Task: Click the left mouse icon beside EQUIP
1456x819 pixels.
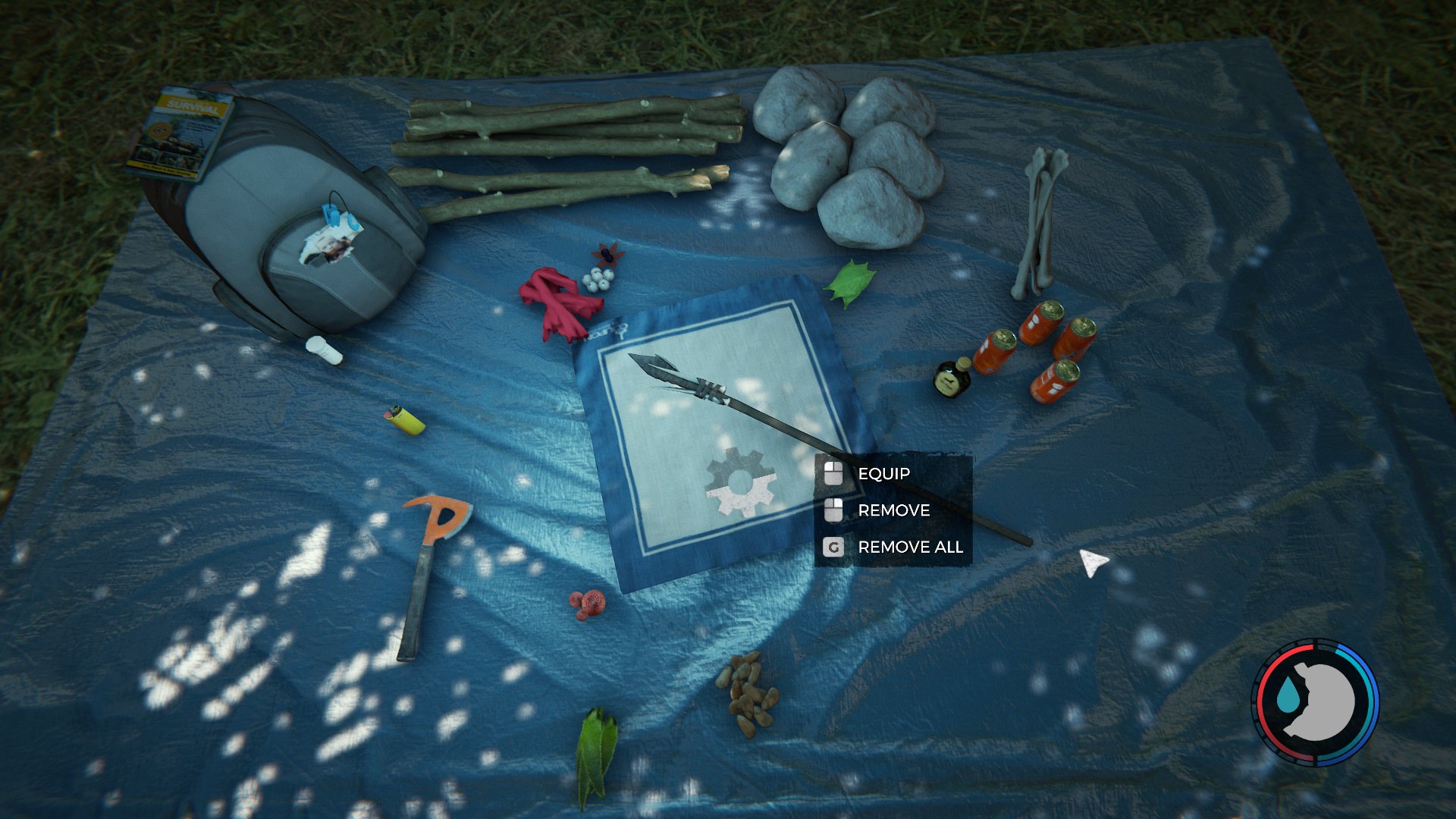Action: click(834, 473)
